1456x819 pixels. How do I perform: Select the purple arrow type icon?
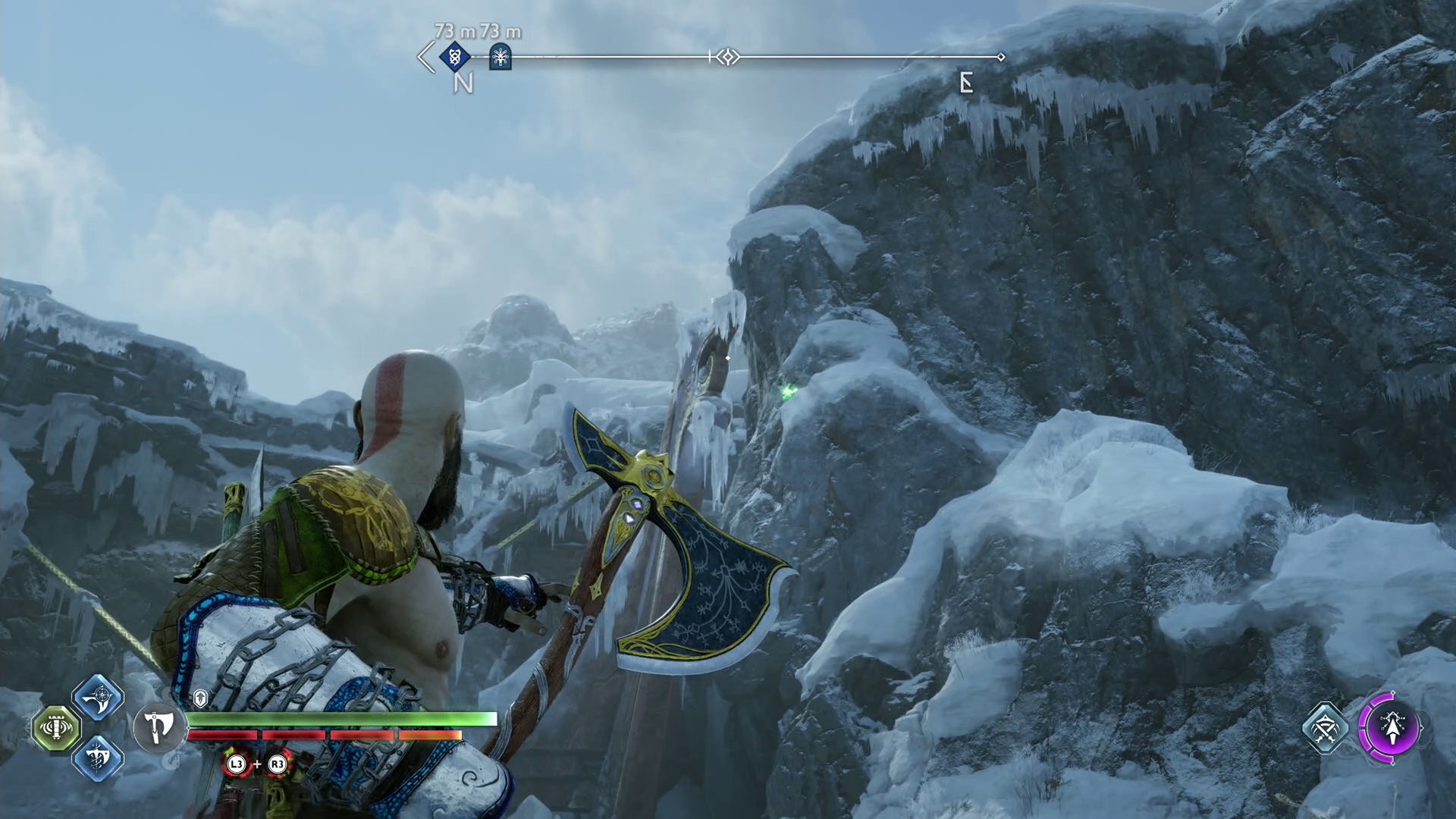tap(1392, 728)
